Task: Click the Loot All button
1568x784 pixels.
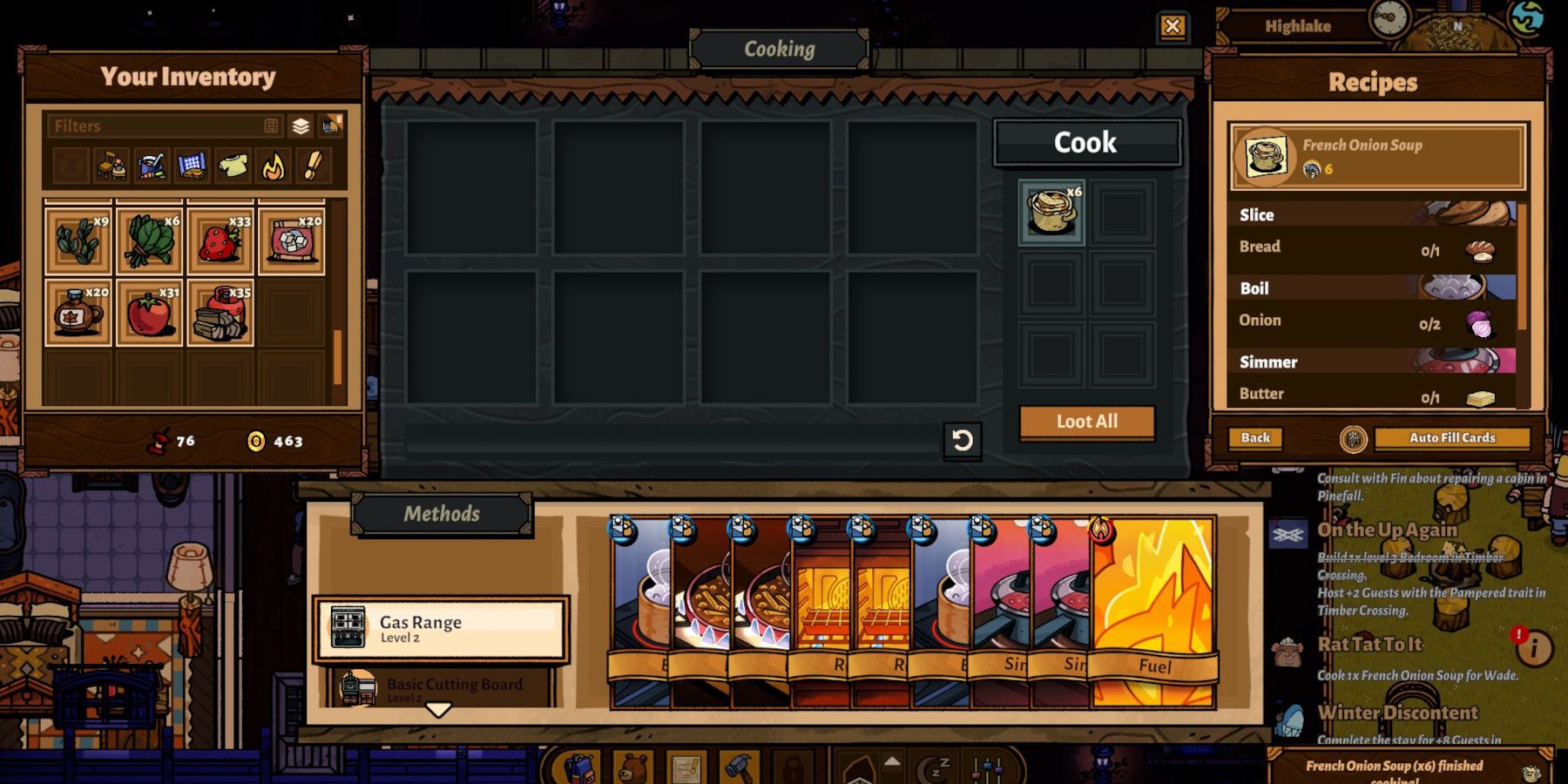Action: 1085,421
